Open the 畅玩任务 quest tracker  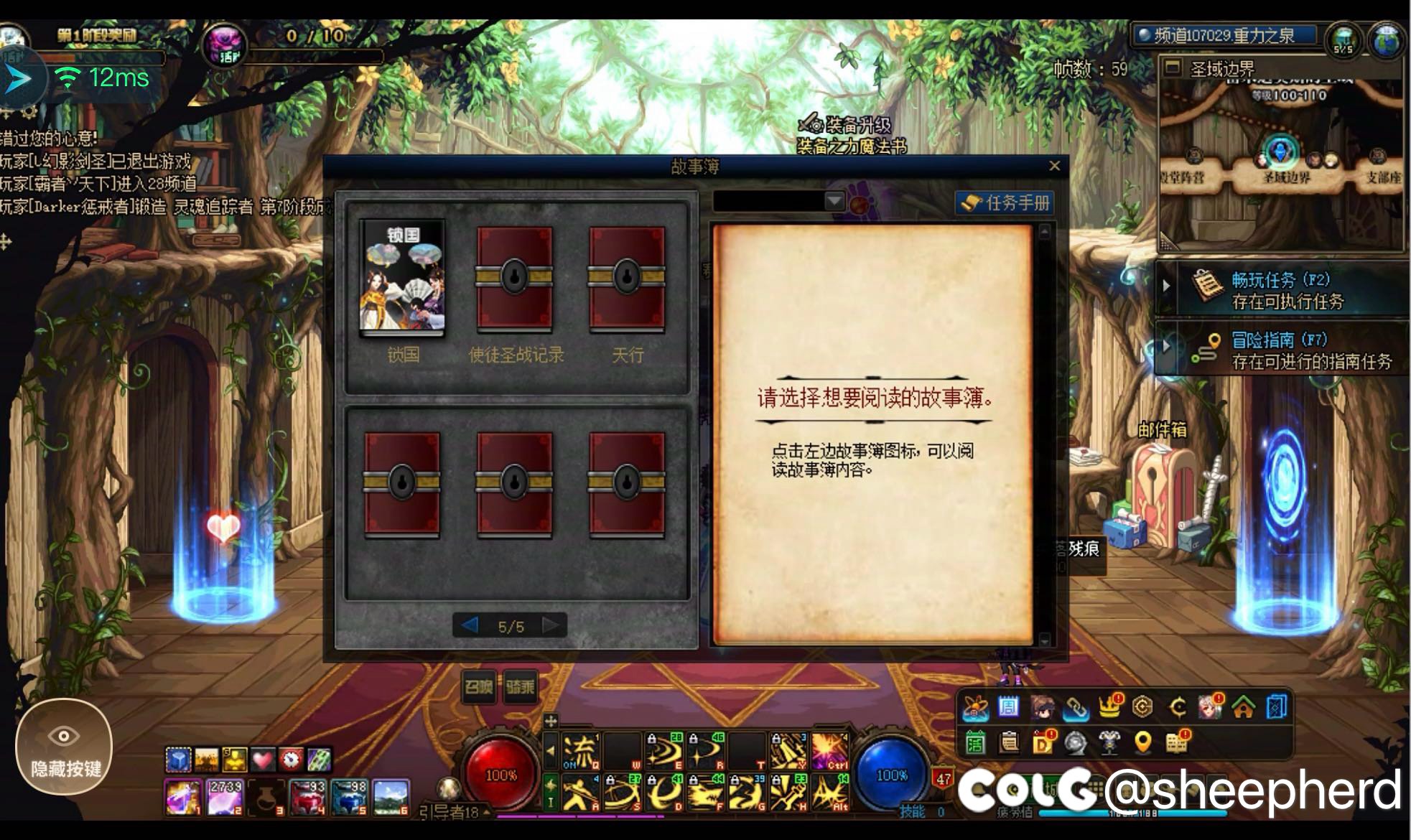[x=1282, y=289]
